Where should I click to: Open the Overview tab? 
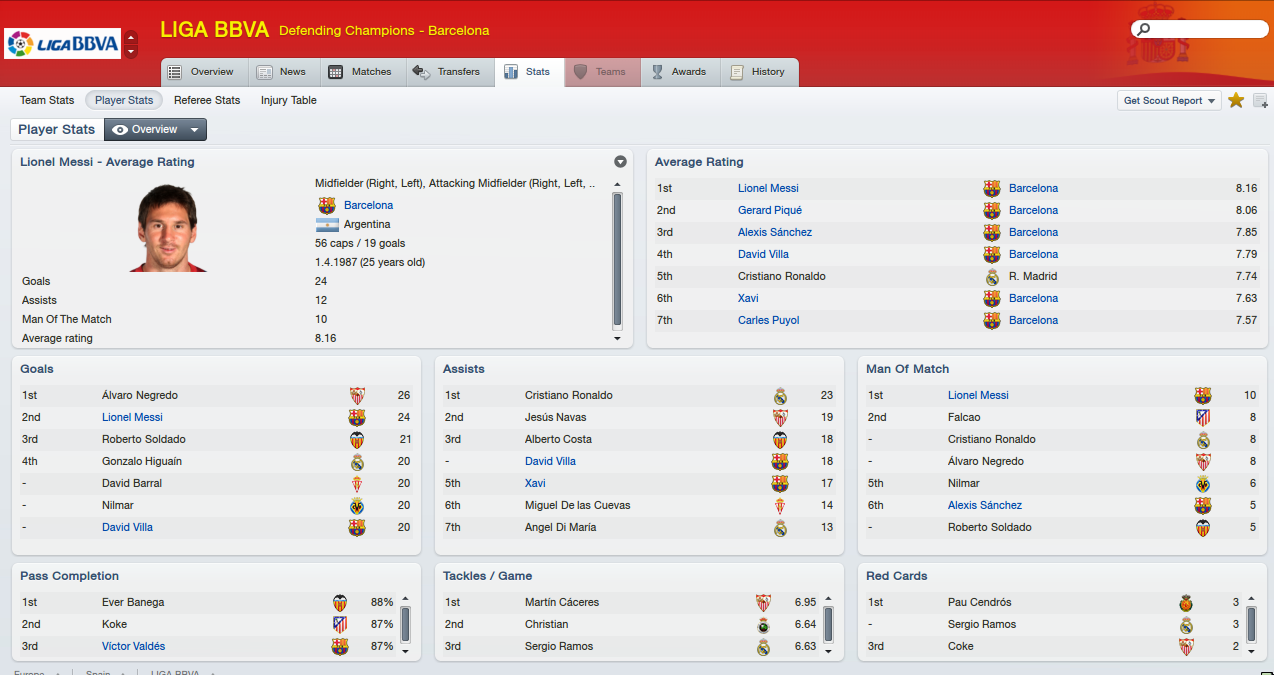point(201,72)
